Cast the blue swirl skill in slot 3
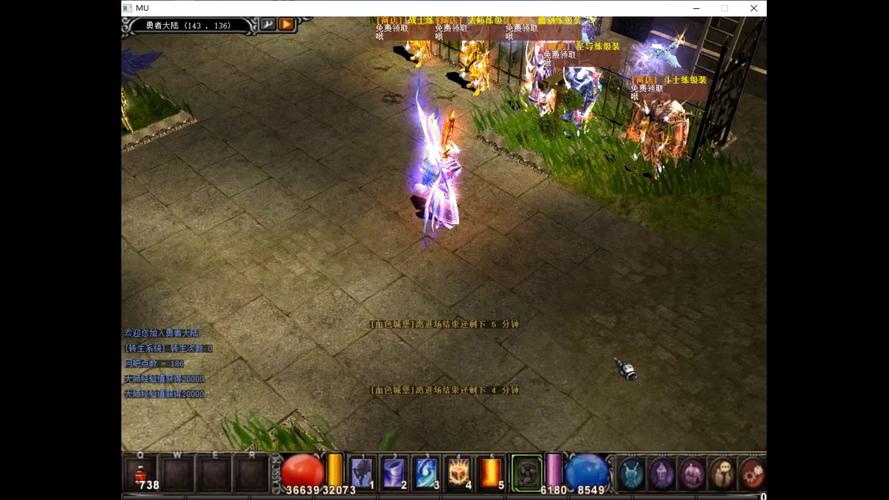 coord(427,472)
